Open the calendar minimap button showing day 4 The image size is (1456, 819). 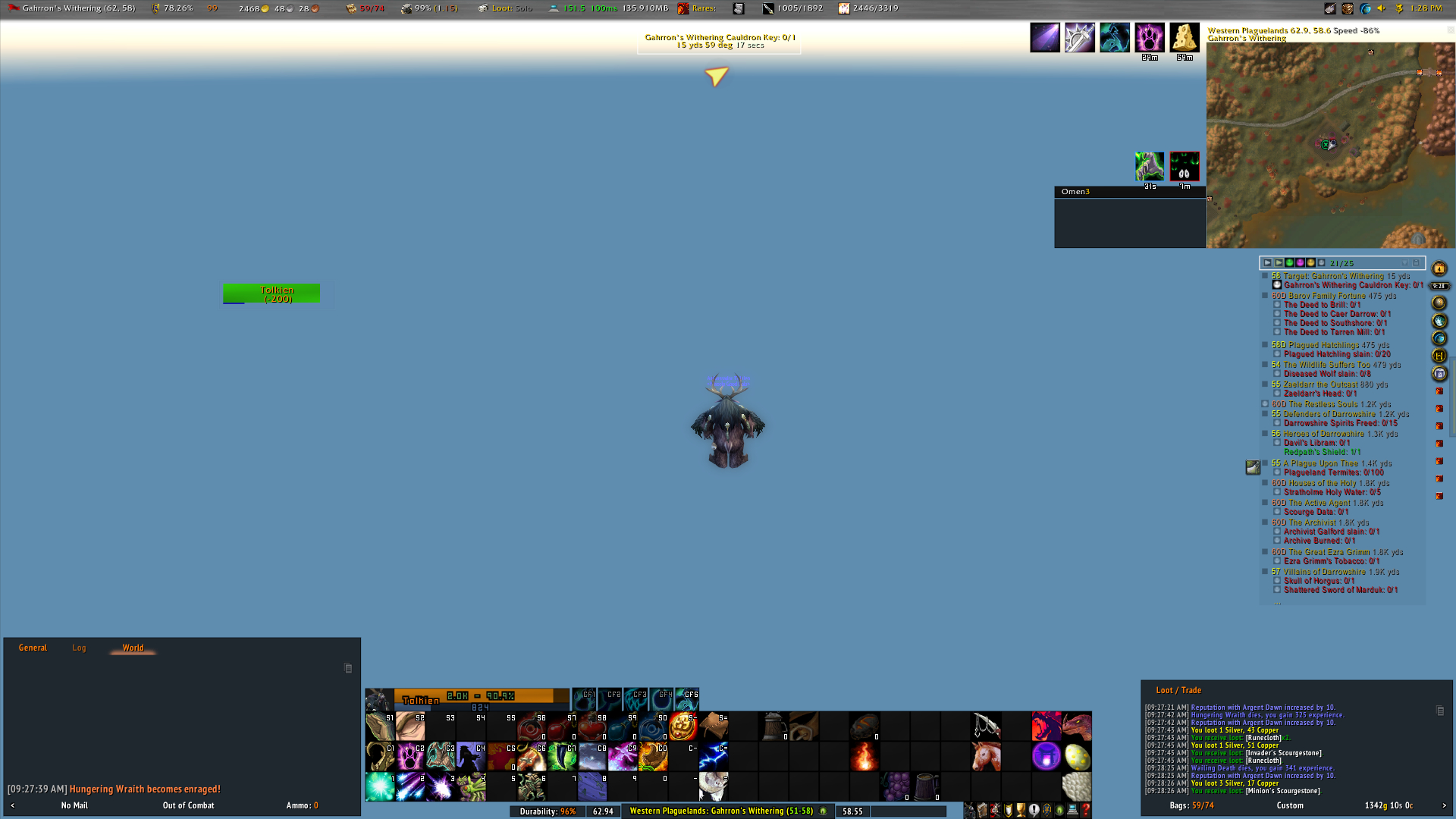1439,268
